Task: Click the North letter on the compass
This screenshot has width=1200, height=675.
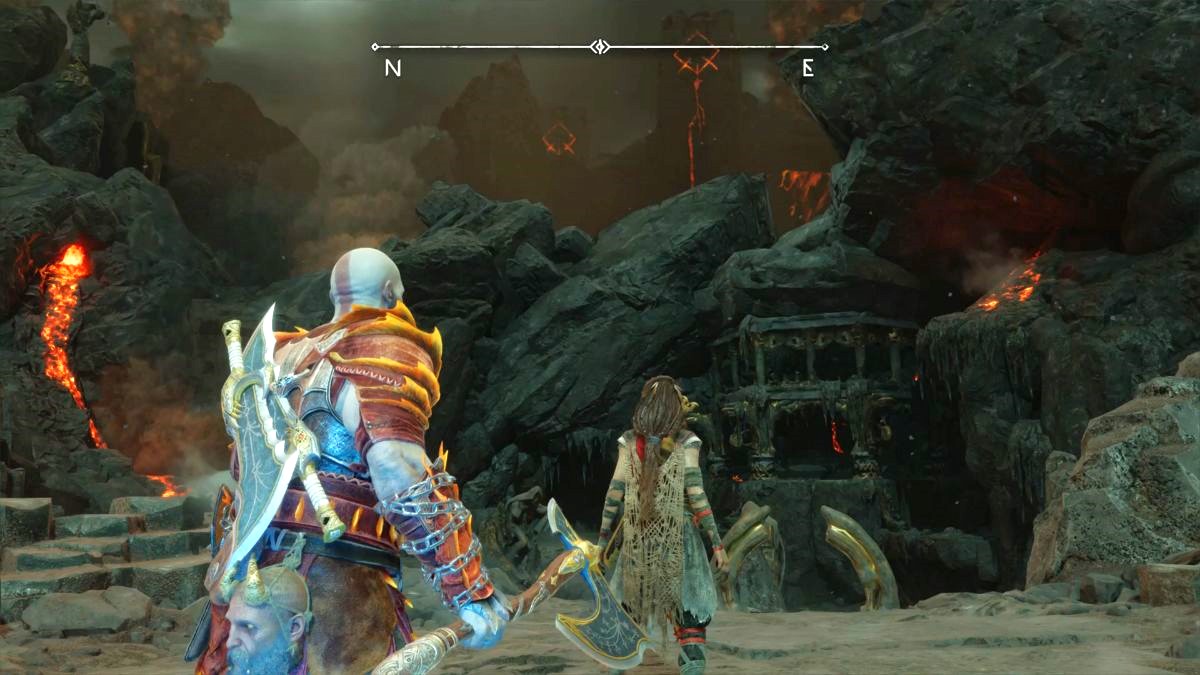Action: point(393,69)
